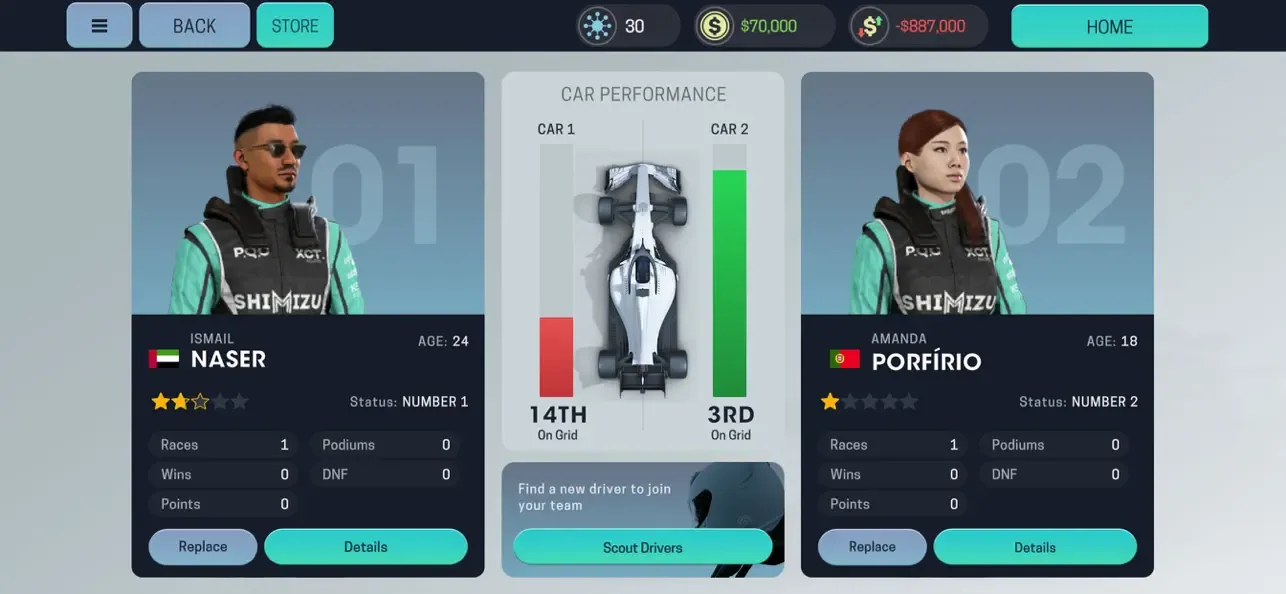This screenshot has height=594, width=1286.
Task: Open the -$887,000 budget indicator
Action: coord(919,26)
